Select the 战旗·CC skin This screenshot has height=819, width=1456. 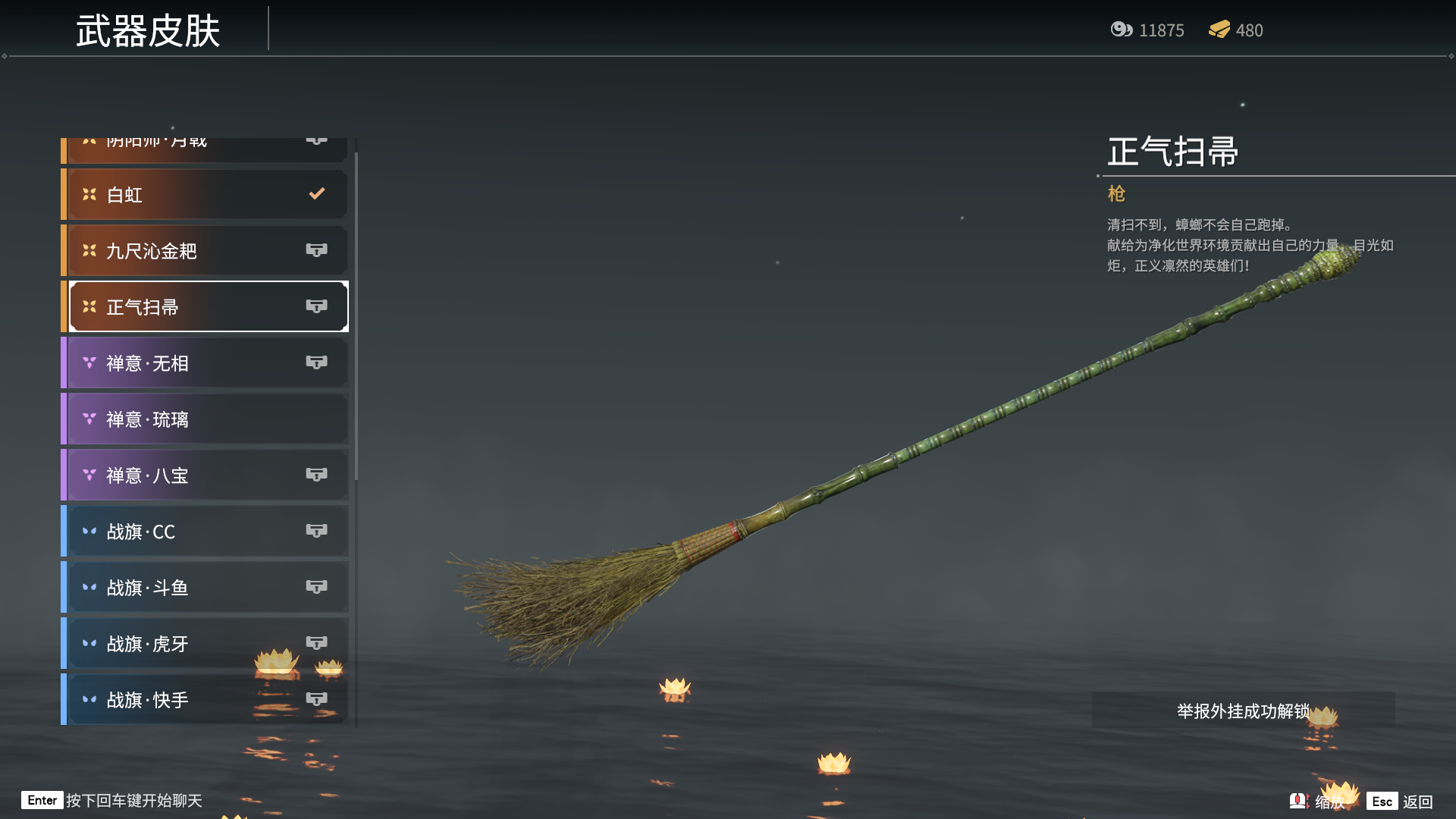coord(206,532)
